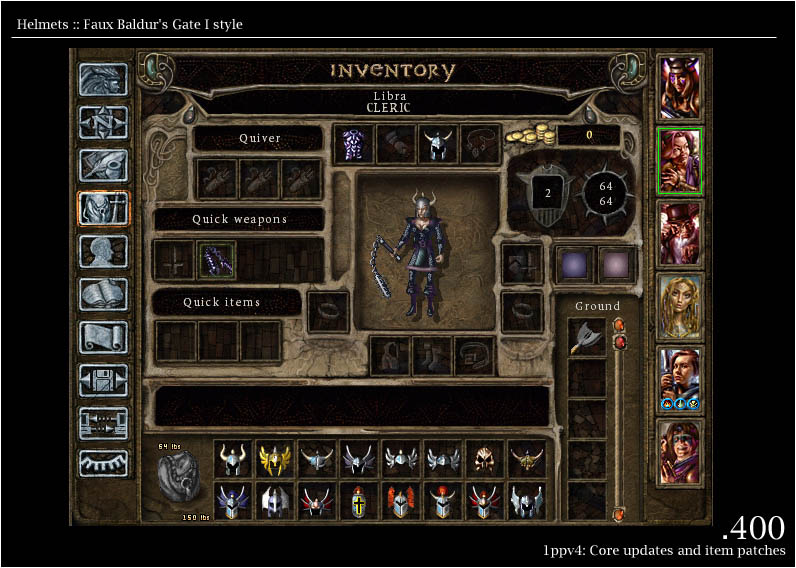Click the red gem above the ground scrollbar
The height and width of the screenshot is (568, 796).
(x=619, y=326)
